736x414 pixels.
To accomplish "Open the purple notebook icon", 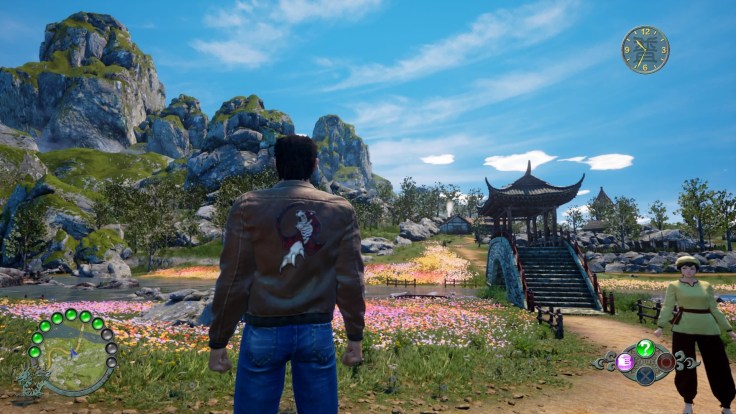I will 625,362.
